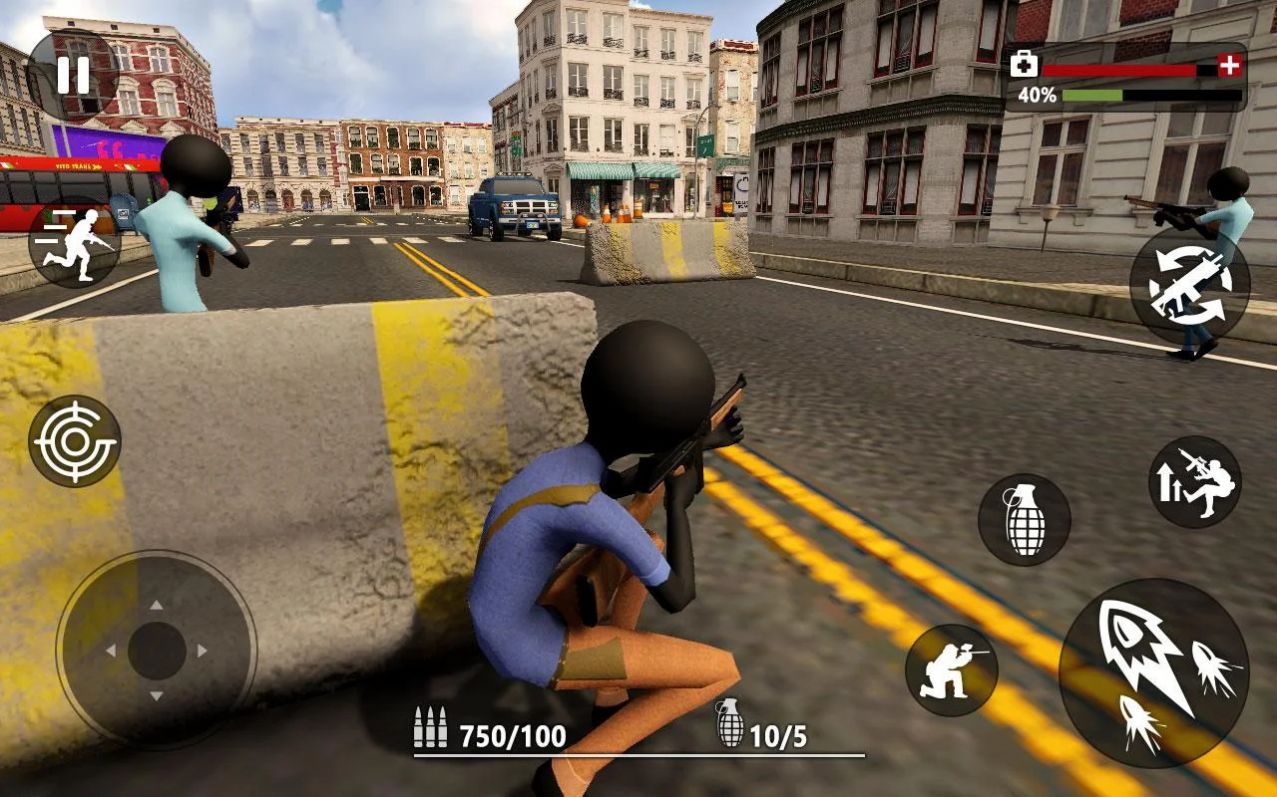The height and width of the screenshot is (797, 1277).
Task: Pause the game with the pause button
Action: point(72,75)
